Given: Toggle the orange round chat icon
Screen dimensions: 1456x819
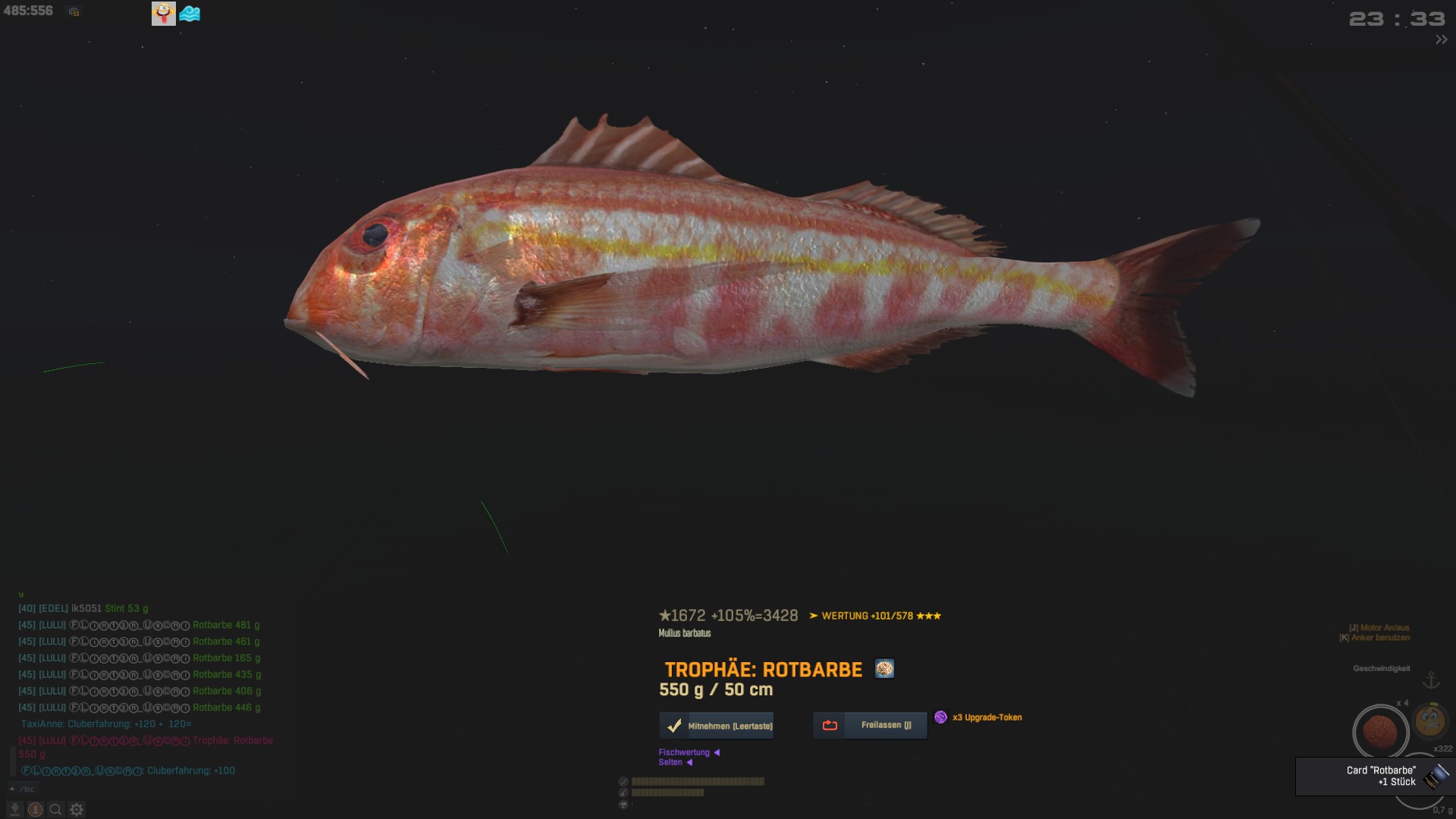Looking at the screenshot, I should 35,810.
